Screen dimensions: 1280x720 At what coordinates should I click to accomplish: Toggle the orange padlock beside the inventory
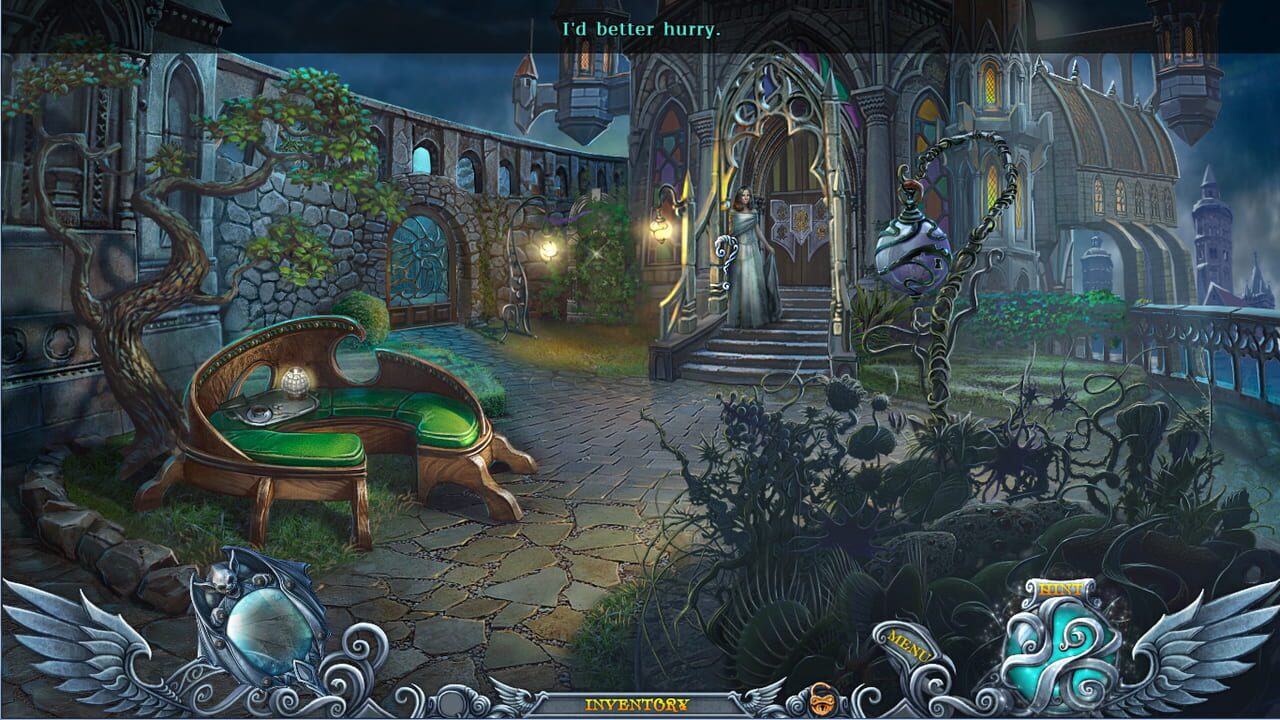click(822, 700)
